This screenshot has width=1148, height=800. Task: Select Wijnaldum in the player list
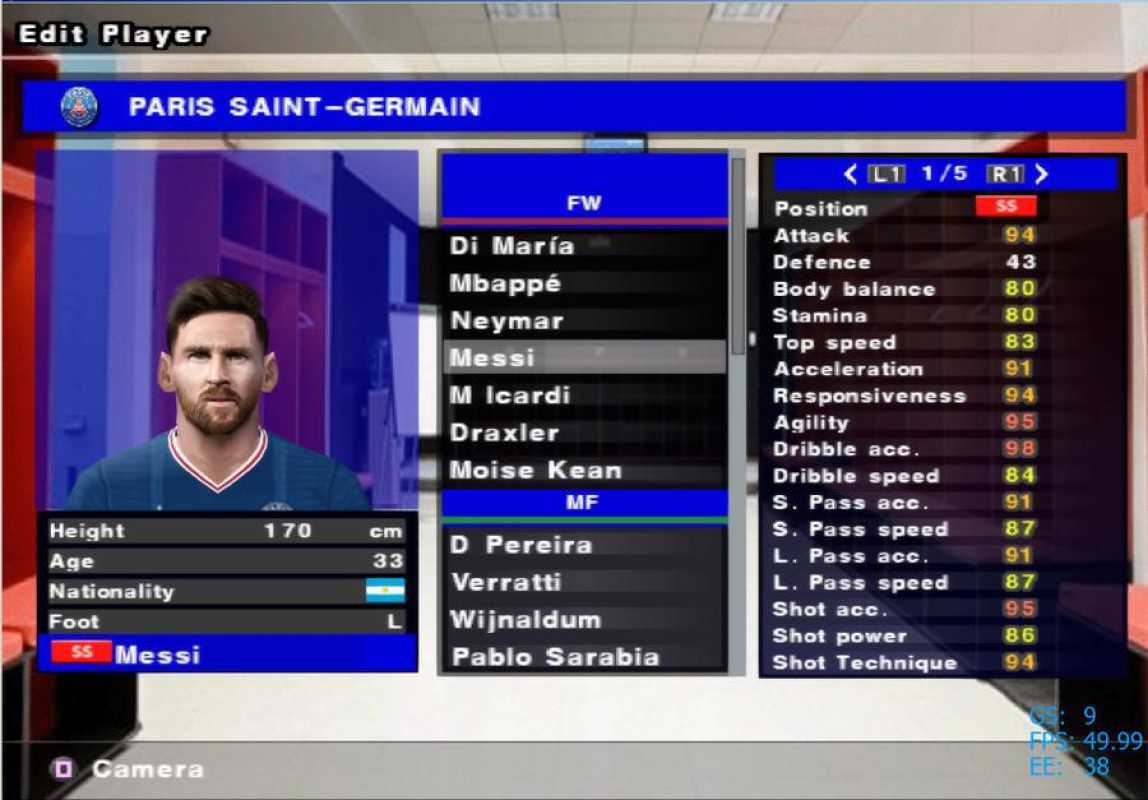pyautogui.click(x=584, y=620)
